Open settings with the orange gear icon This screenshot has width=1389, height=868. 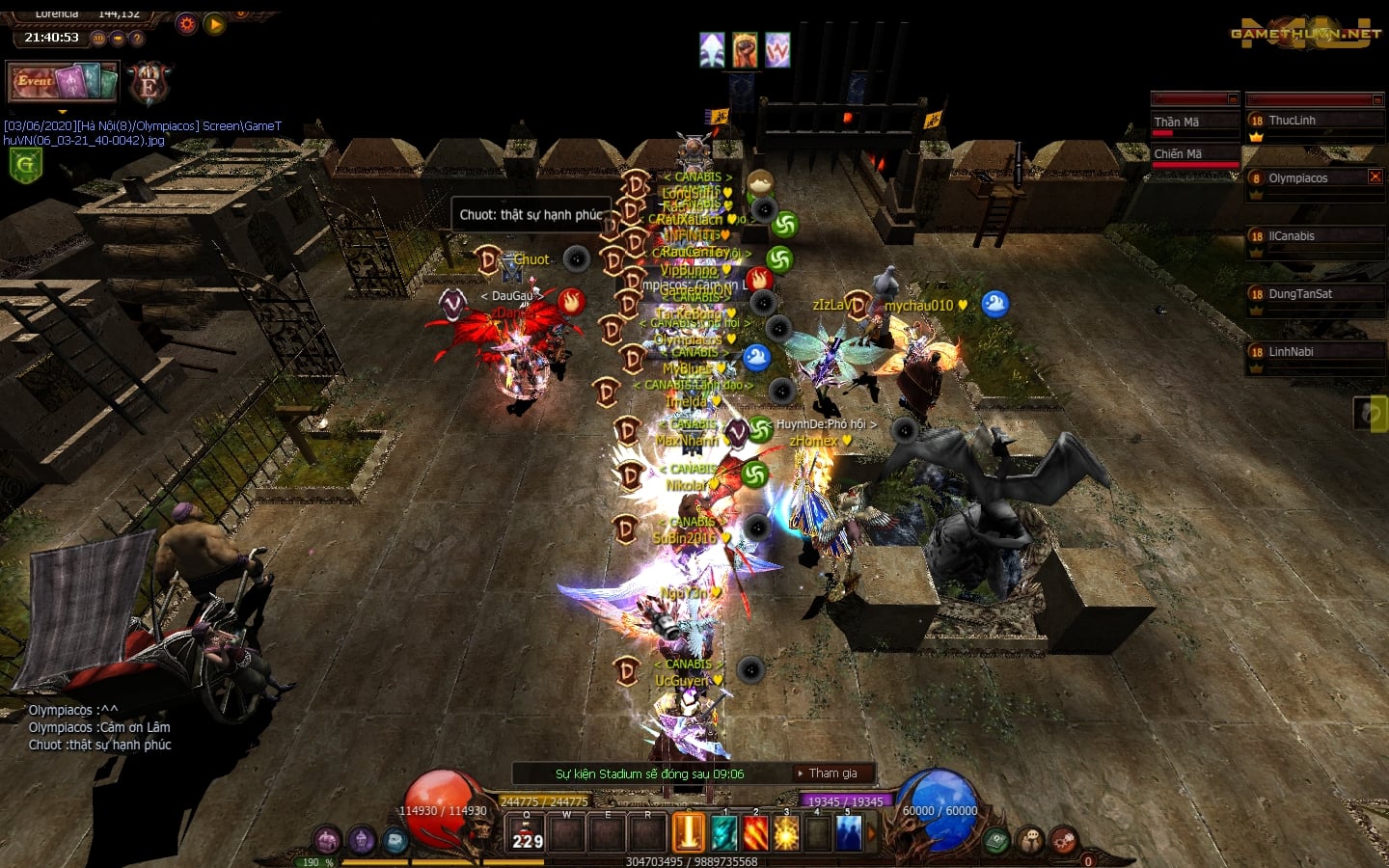click(x=187, y=24)
